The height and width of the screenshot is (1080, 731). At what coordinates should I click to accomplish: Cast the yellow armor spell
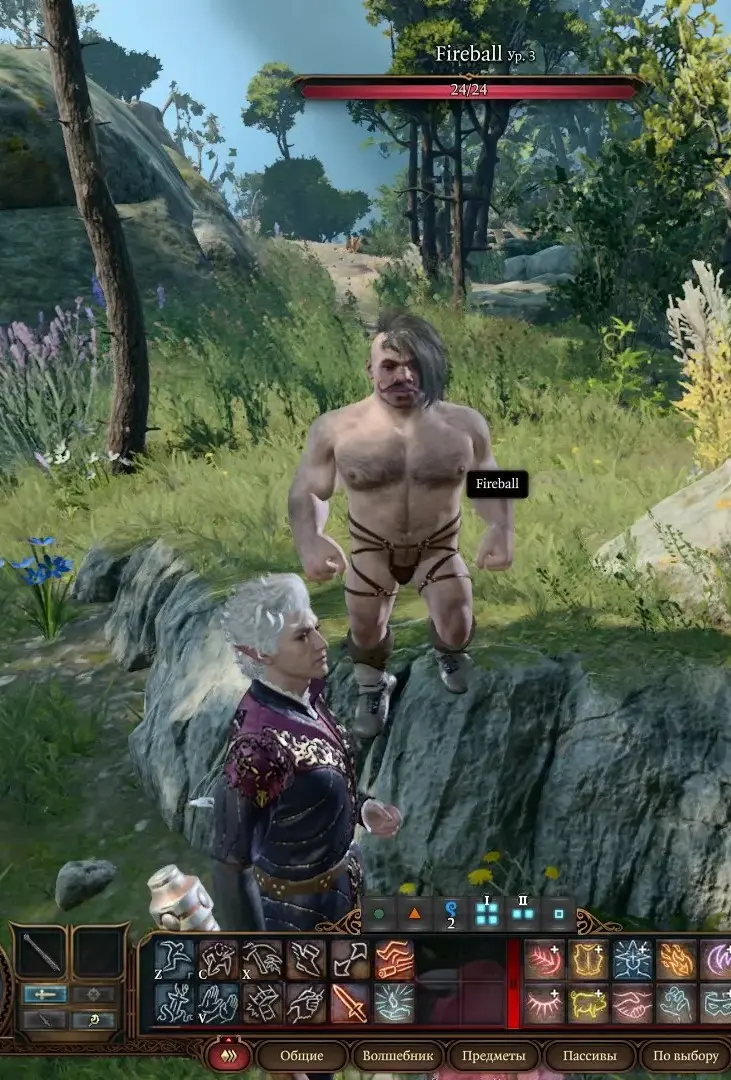click(588, 960)
